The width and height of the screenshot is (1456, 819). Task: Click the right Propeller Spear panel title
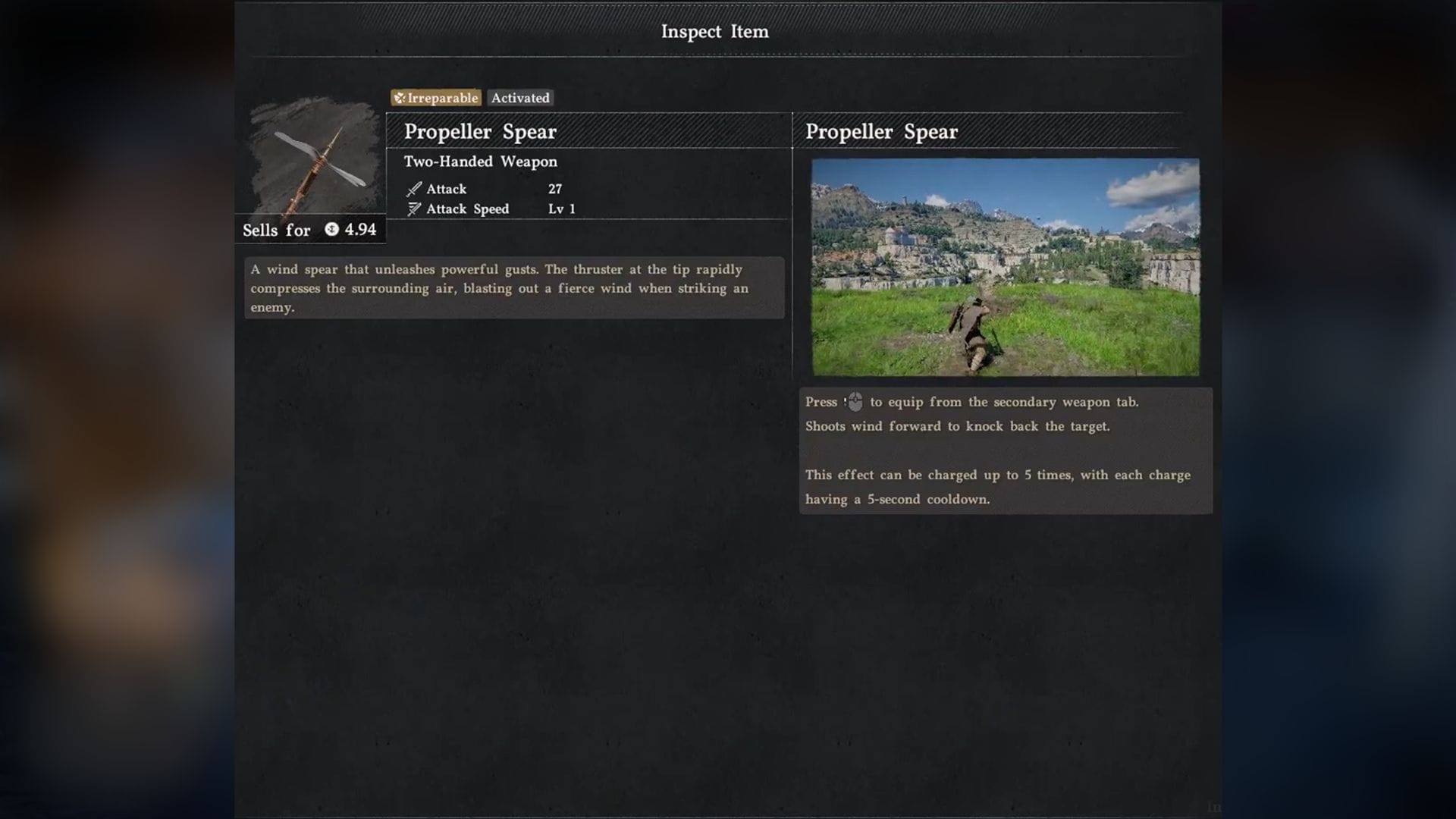coord(882,131)
